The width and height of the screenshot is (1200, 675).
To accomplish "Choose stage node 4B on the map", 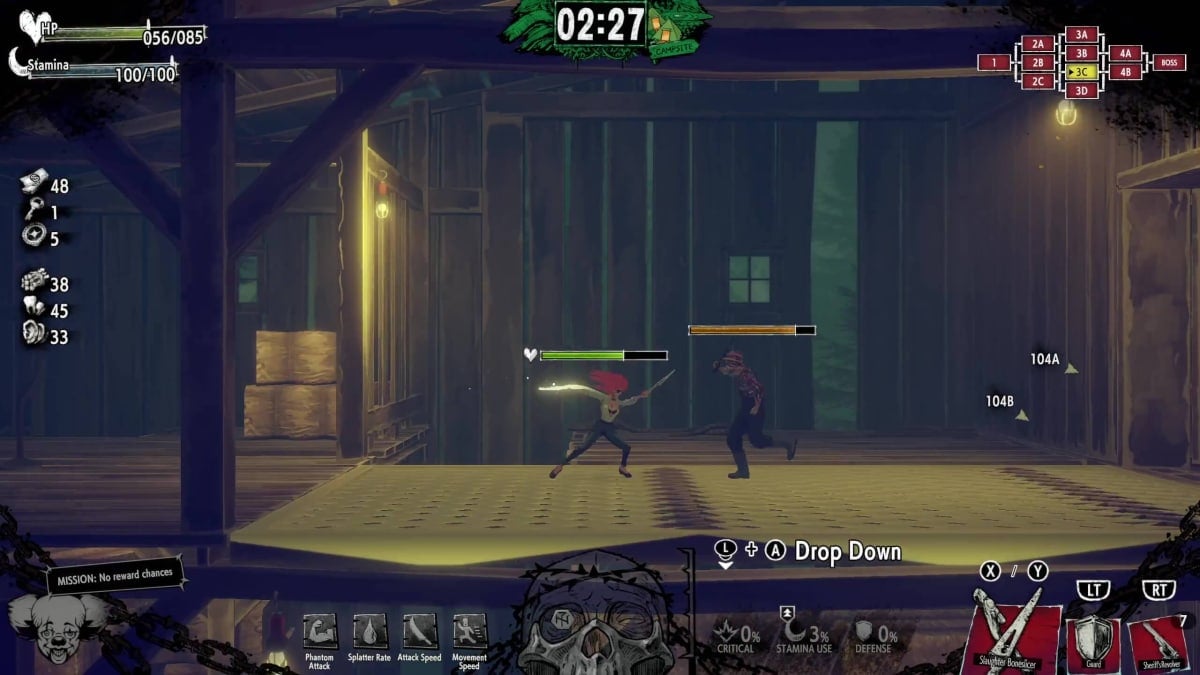I will tap(1125, 72).
